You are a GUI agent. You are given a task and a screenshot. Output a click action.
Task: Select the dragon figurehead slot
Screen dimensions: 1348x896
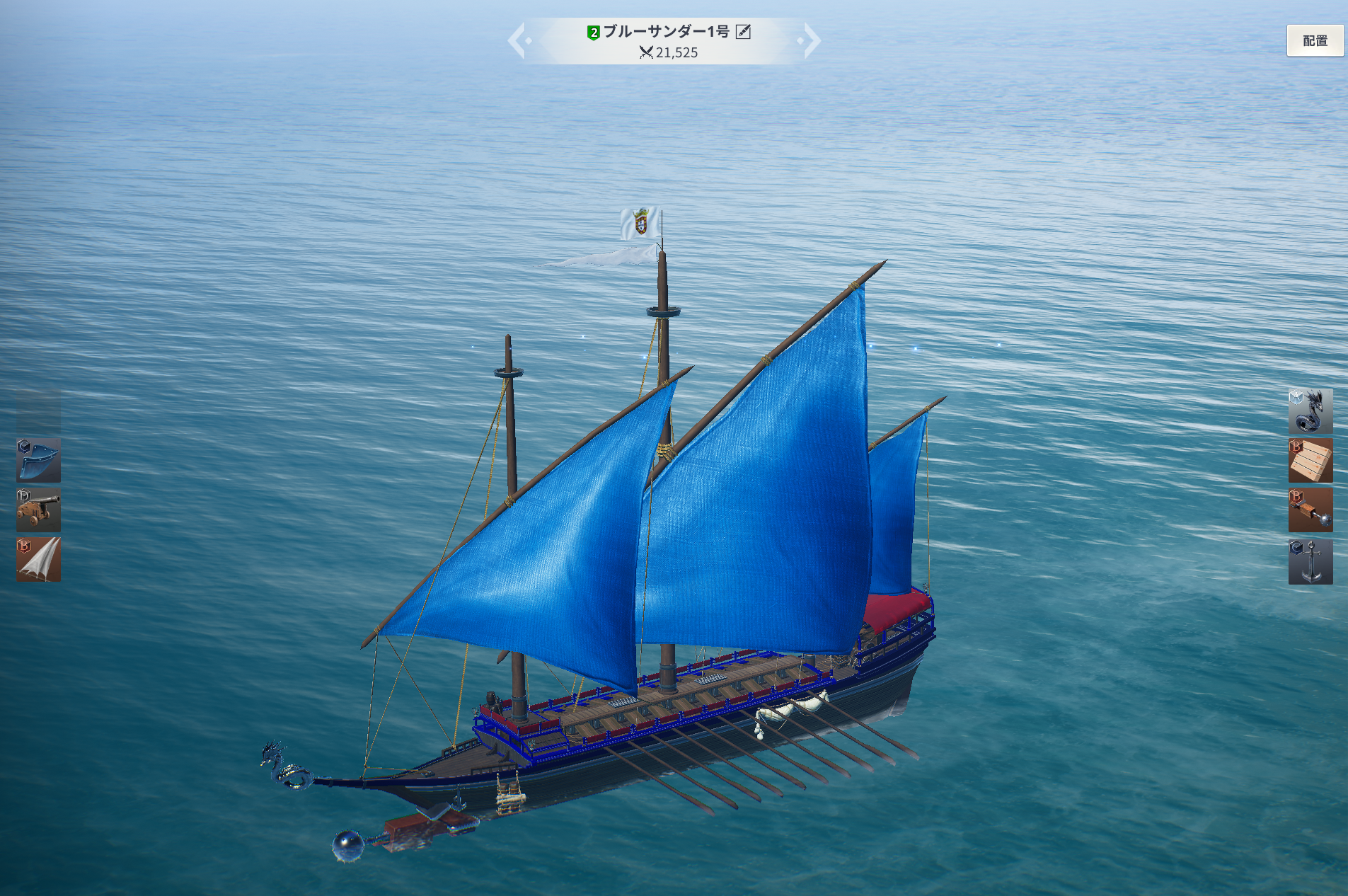(x=1310, y=411)
